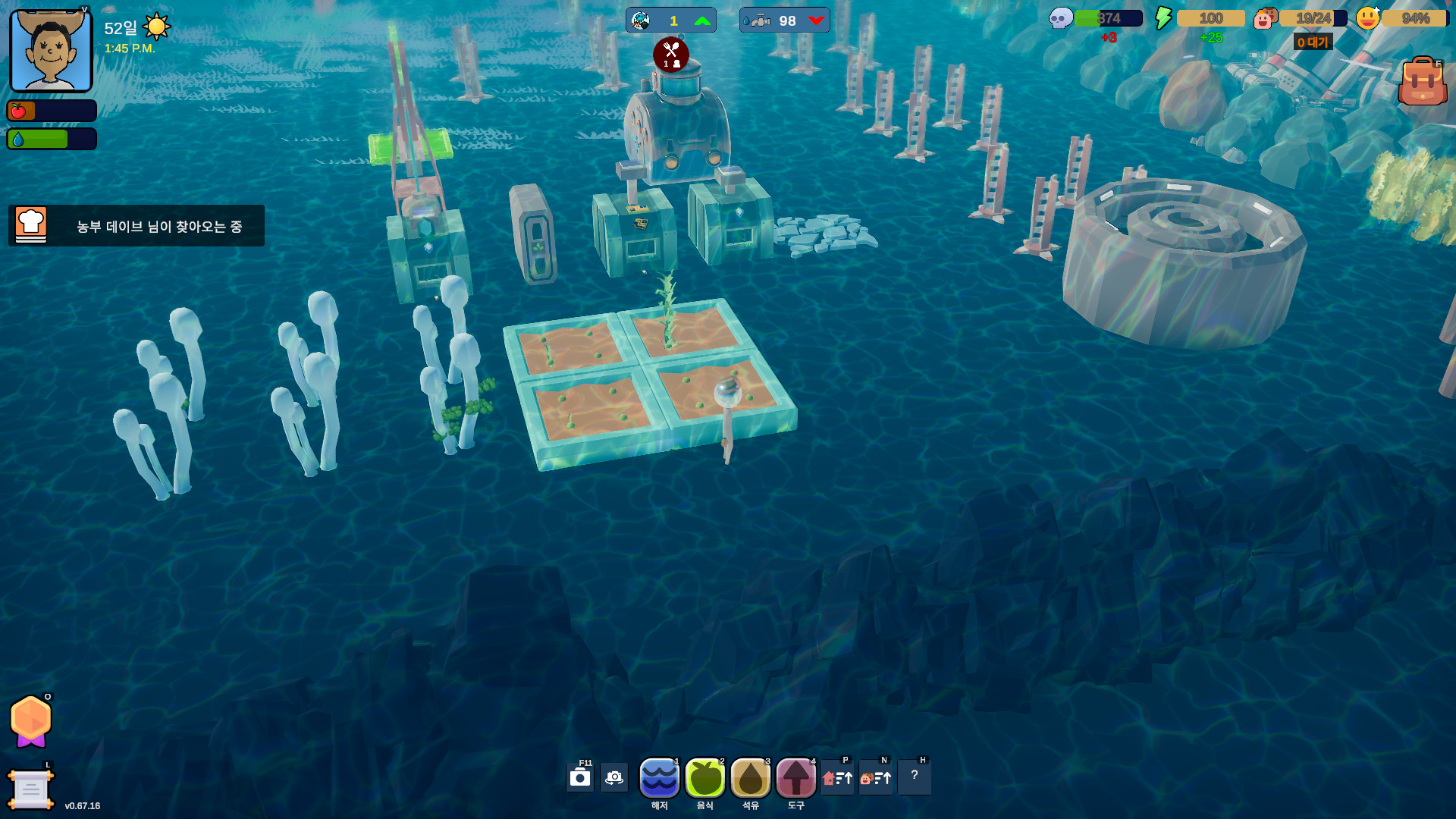The image size is (1456, 819).
Task: Click the happiness smiley face icon
Action: [1367, 18]
